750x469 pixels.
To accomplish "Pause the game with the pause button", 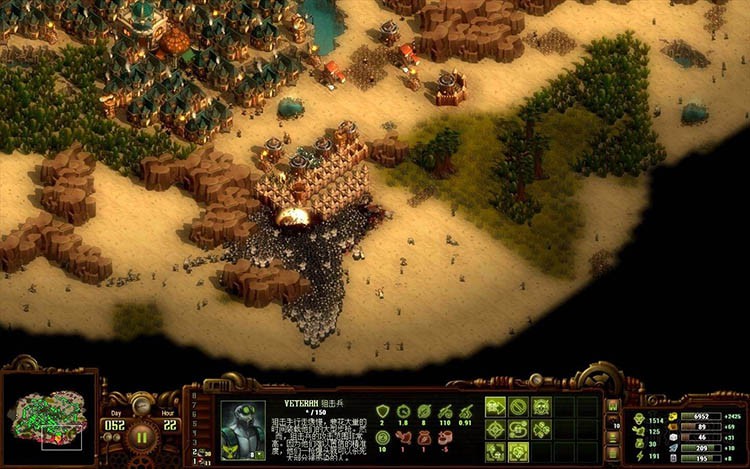I will point(142,436).
